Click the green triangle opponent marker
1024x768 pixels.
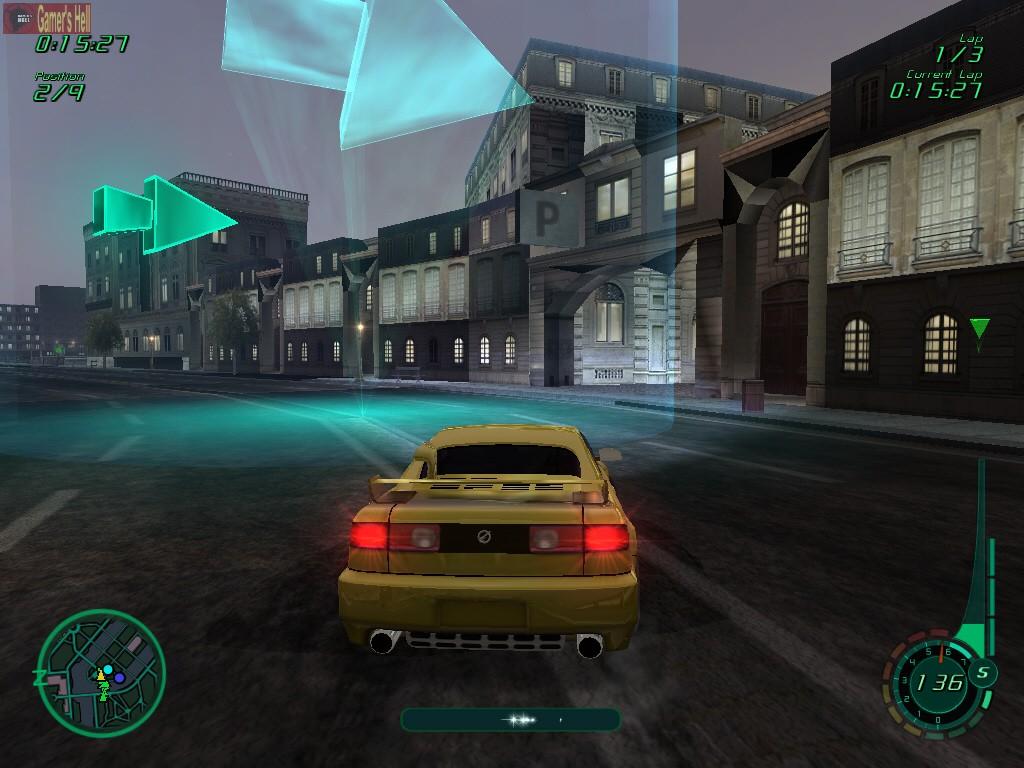coord(979,329)
